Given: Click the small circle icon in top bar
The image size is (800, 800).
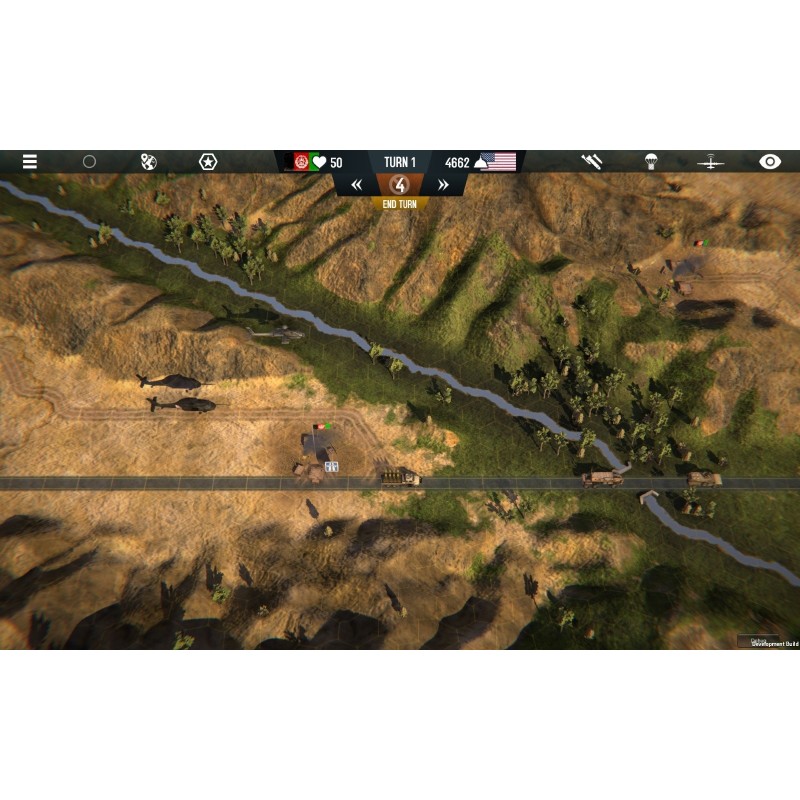Looking at the screenshot, I should coord(89,161).
